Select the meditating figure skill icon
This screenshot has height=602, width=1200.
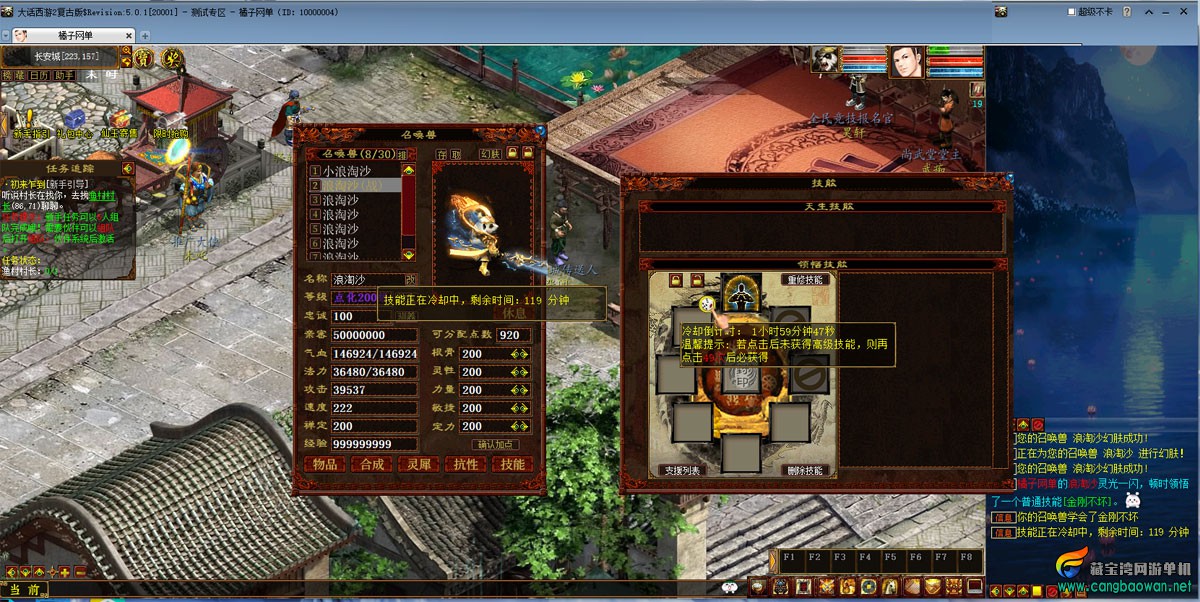[743, 292]
